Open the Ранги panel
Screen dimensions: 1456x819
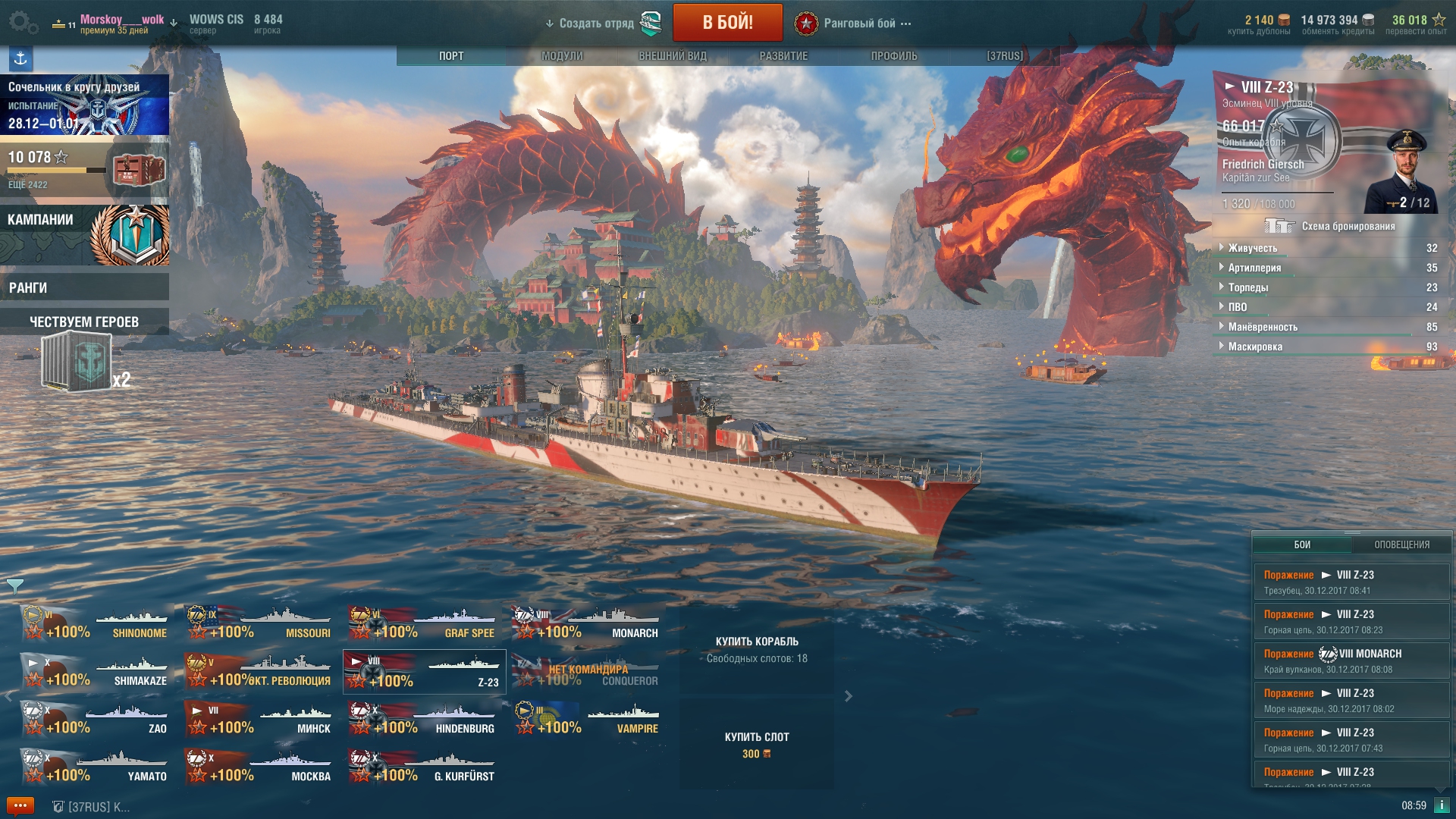click(84, 287)
